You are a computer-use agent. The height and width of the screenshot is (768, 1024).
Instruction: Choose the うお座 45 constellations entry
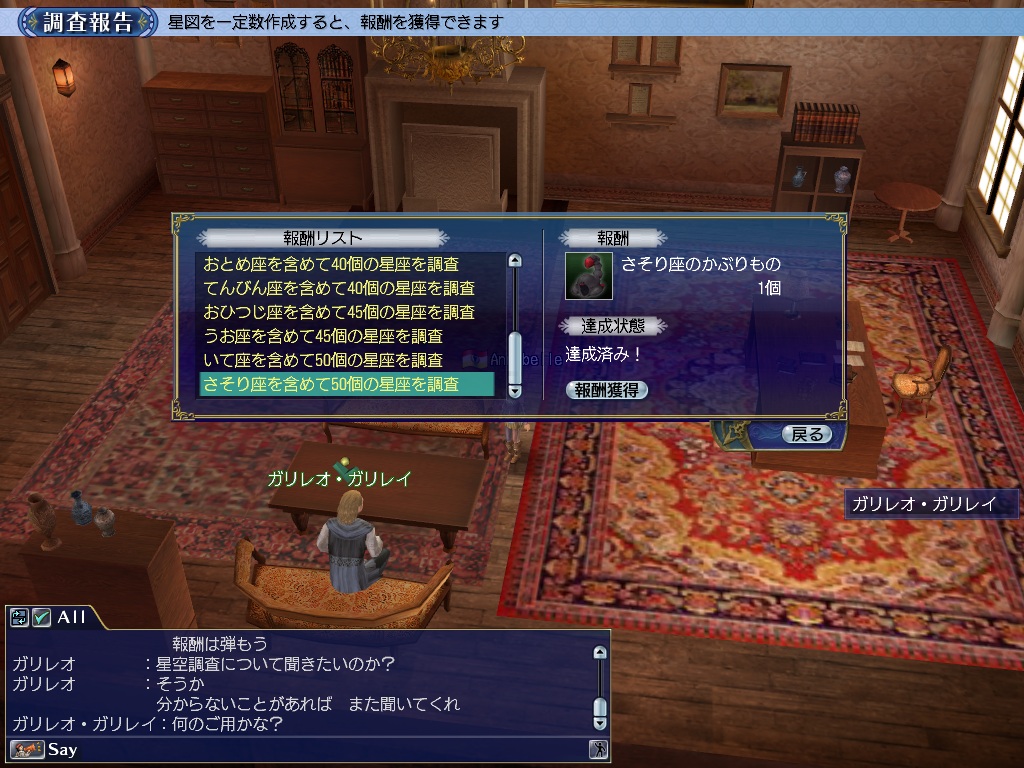(x=322, y=336)
